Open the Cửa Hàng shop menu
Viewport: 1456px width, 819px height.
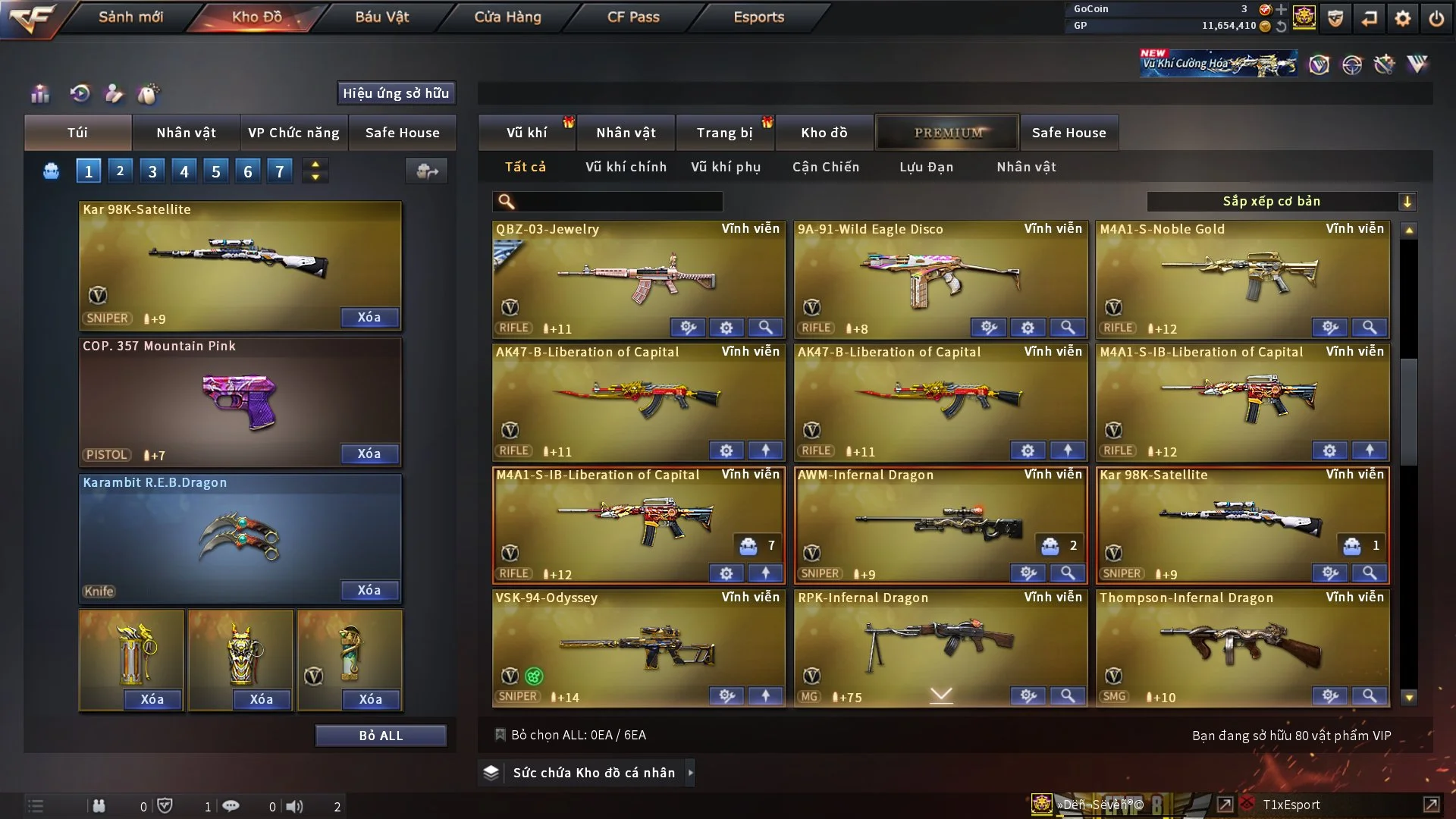click(x=507, y=17)
